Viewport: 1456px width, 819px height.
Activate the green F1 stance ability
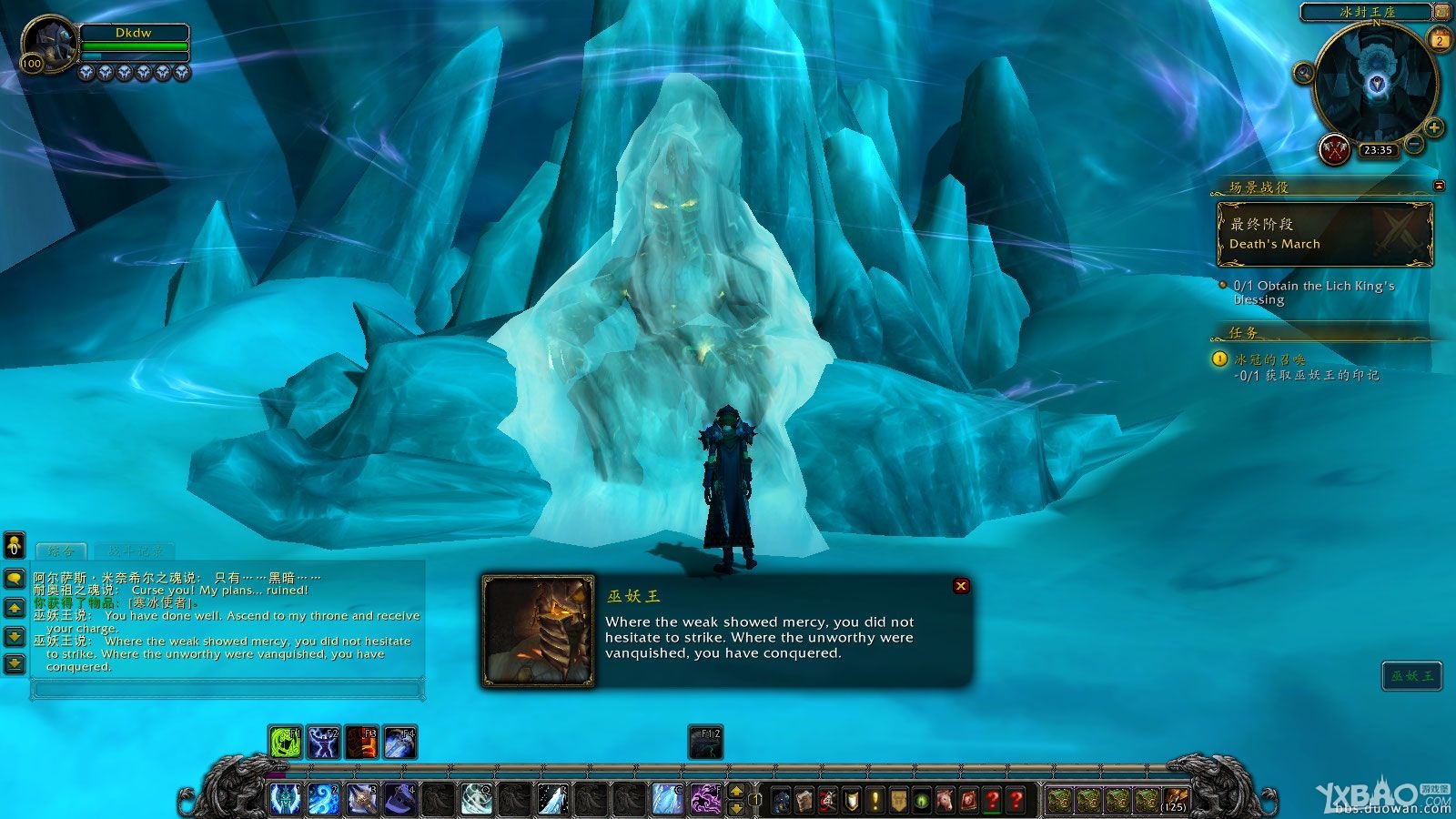pyautogui.click(x=286, y=743)
